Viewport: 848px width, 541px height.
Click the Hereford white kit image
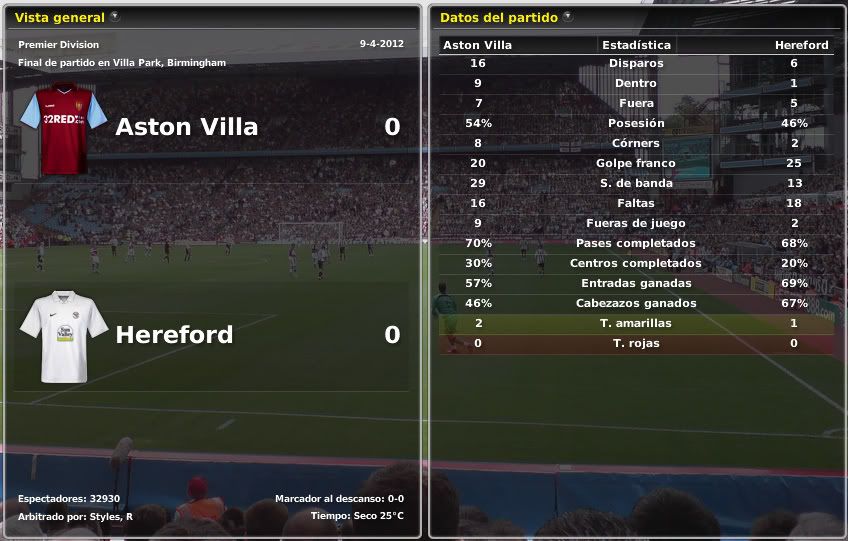point(64,336)
